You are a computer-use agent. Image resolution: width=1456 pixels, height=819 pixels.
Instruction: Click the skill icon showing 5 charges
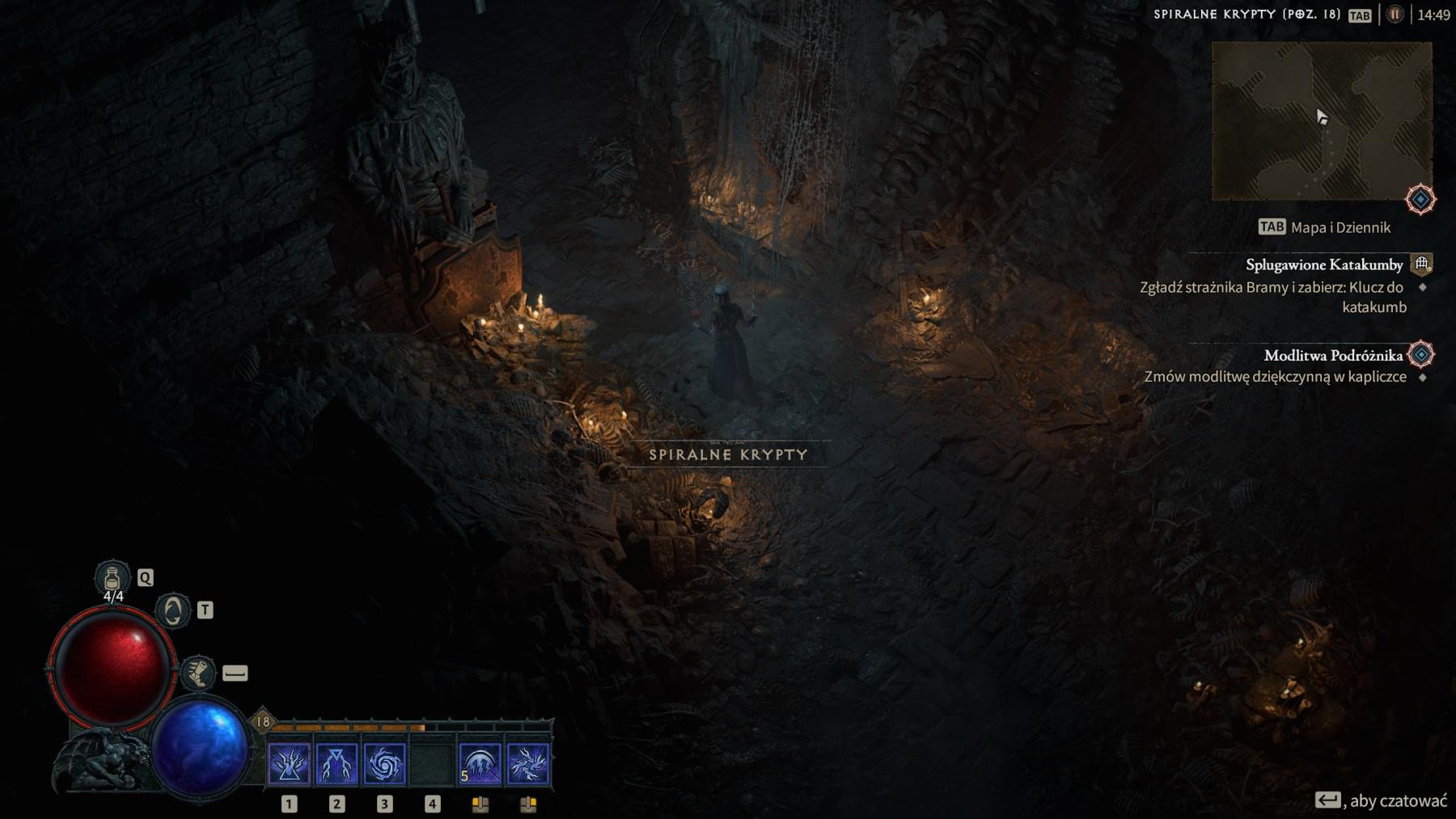[479, 761]
